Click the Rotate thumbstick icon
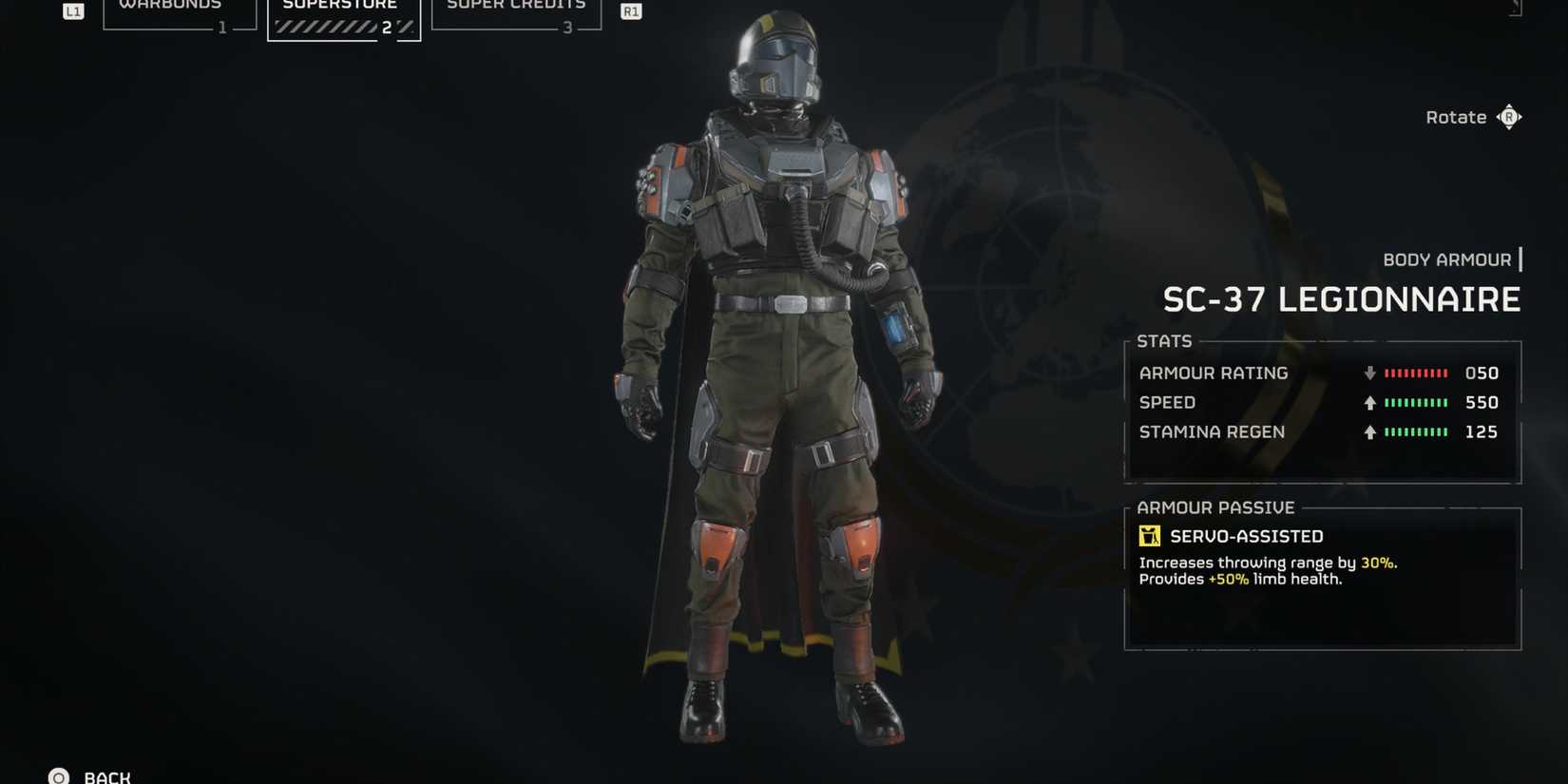Screen dimensions: 1568x784 click(x=1510, y=116)
